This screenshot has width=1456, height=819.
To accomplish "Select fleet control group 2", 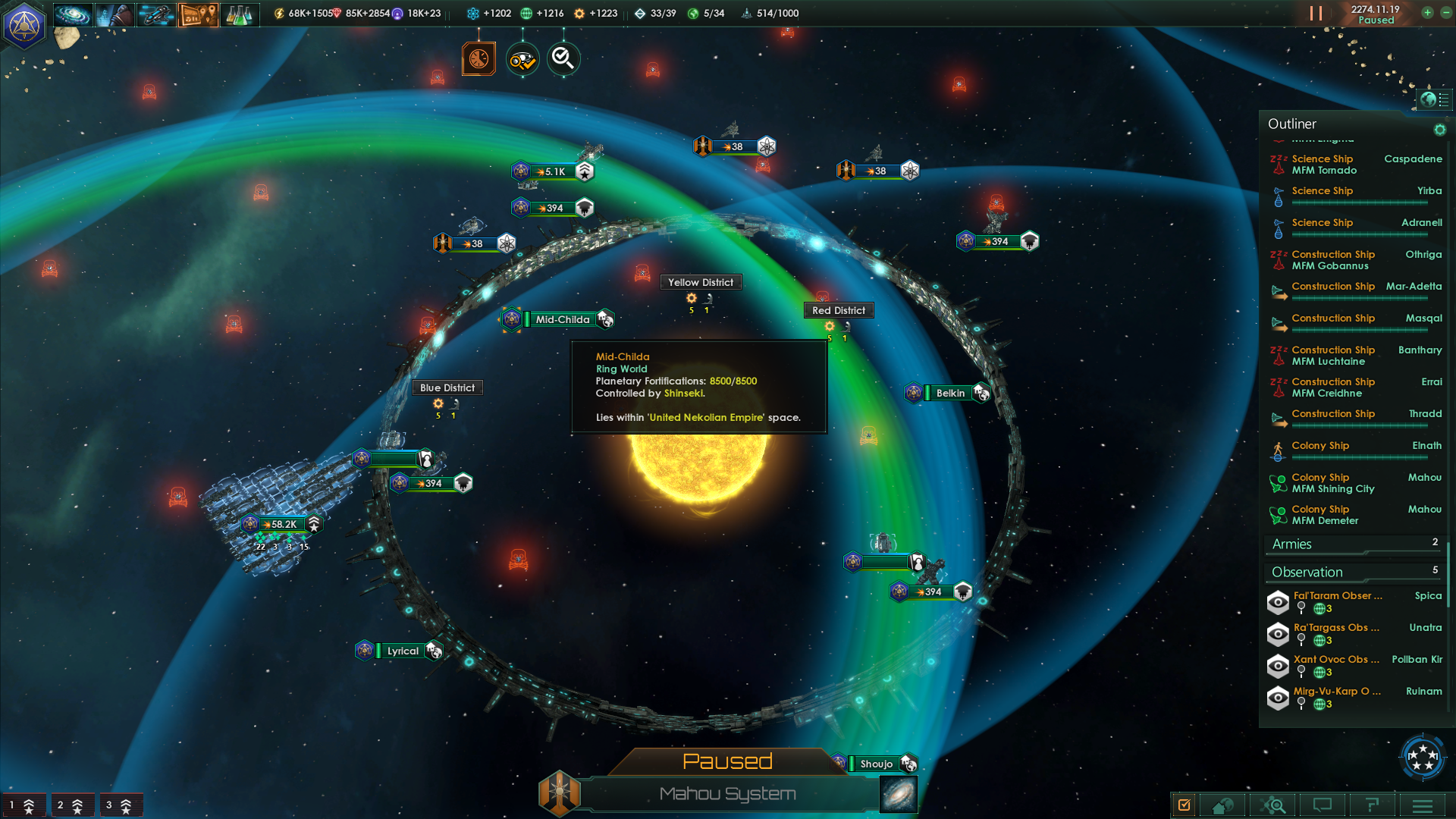I will pos(71,805).
